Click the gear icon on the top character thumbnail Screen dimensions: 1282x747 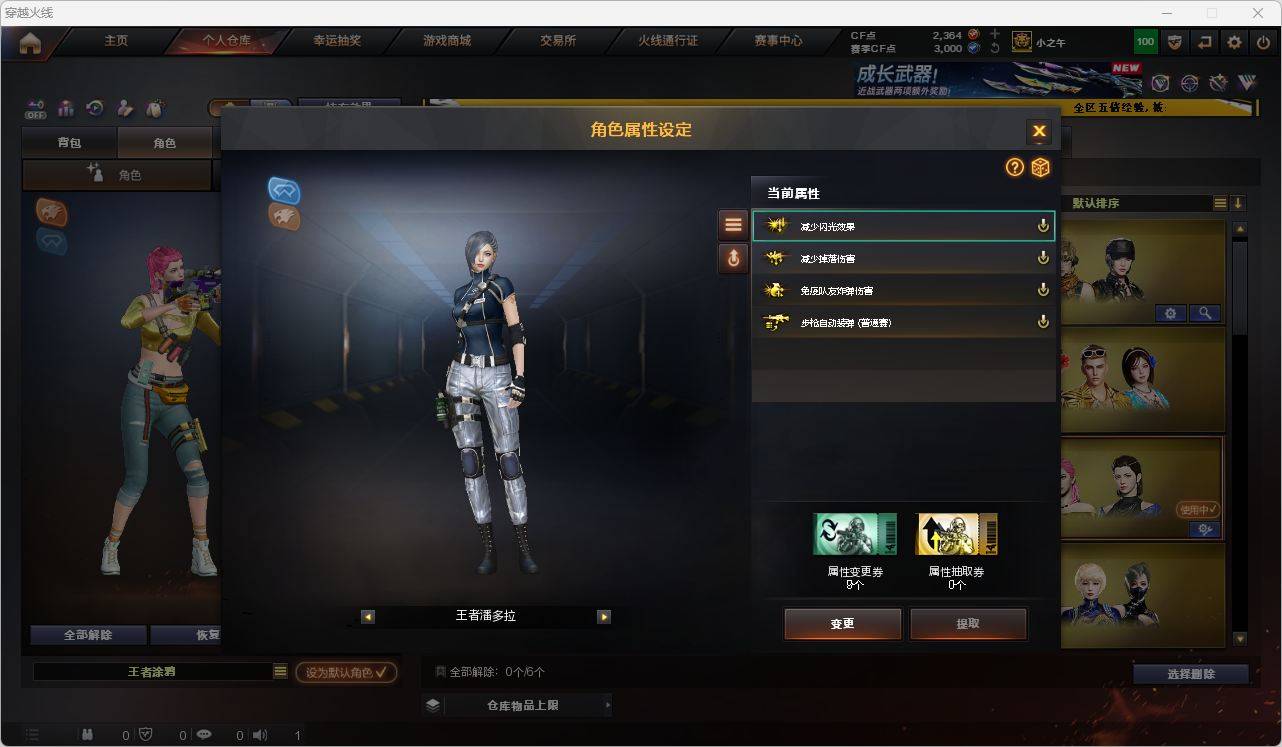click(x=1169, y=312)
